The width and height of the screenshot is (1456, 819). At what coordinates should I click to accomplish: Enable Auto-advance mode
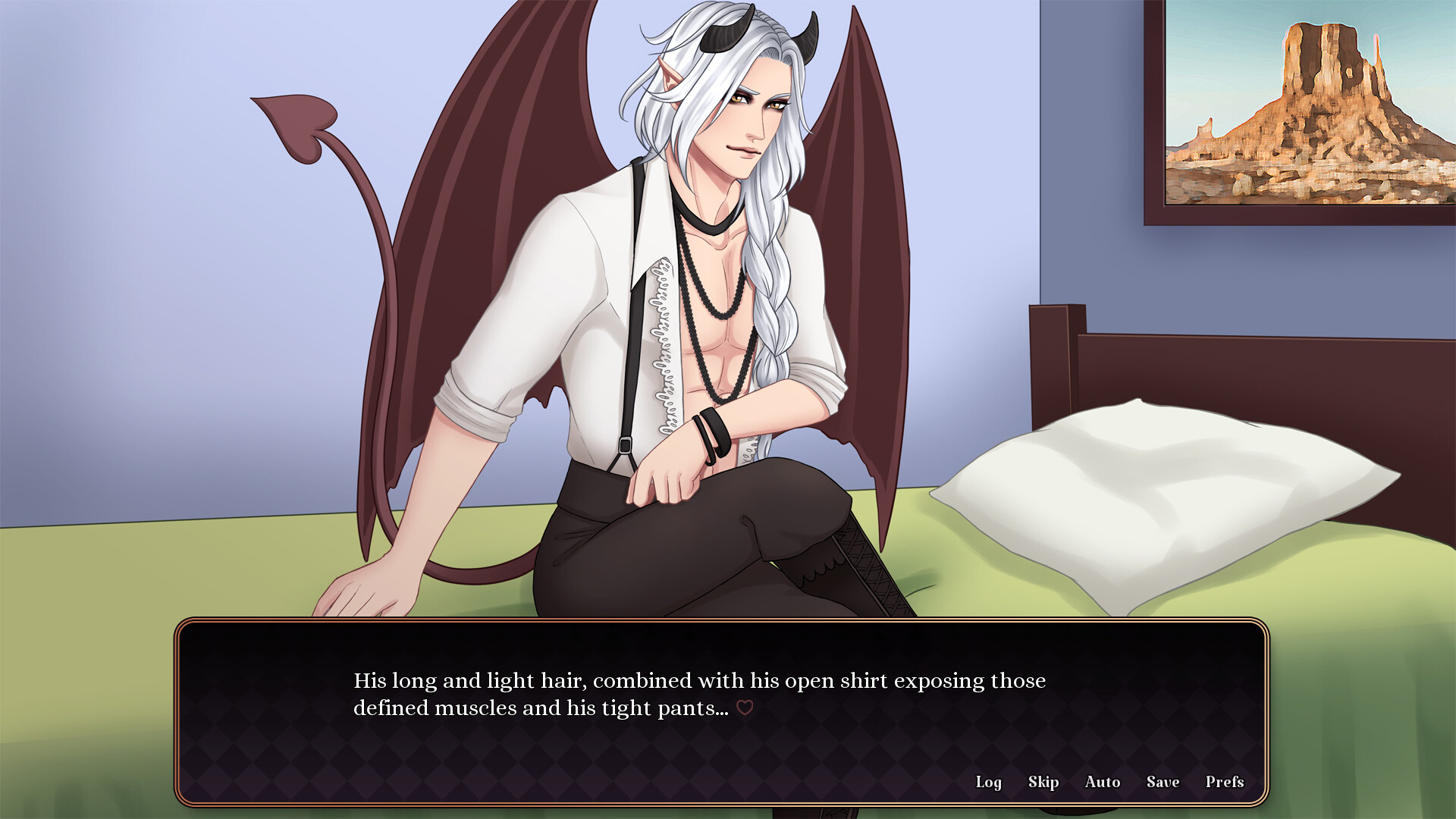1103,782
